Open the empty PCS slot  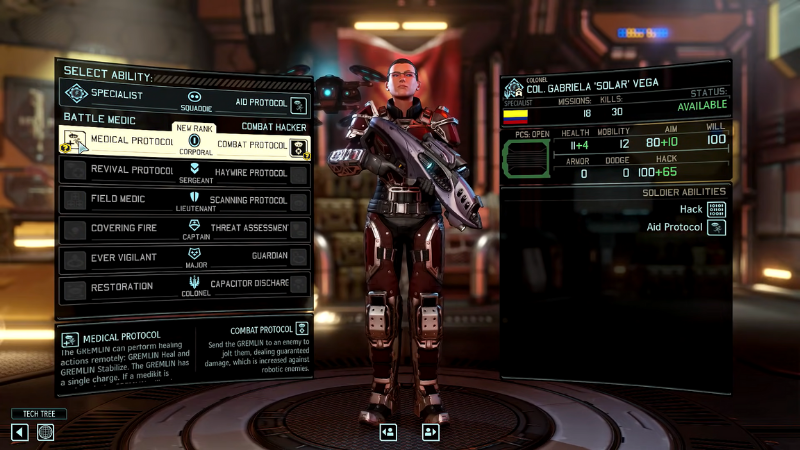tap(525, 160)
